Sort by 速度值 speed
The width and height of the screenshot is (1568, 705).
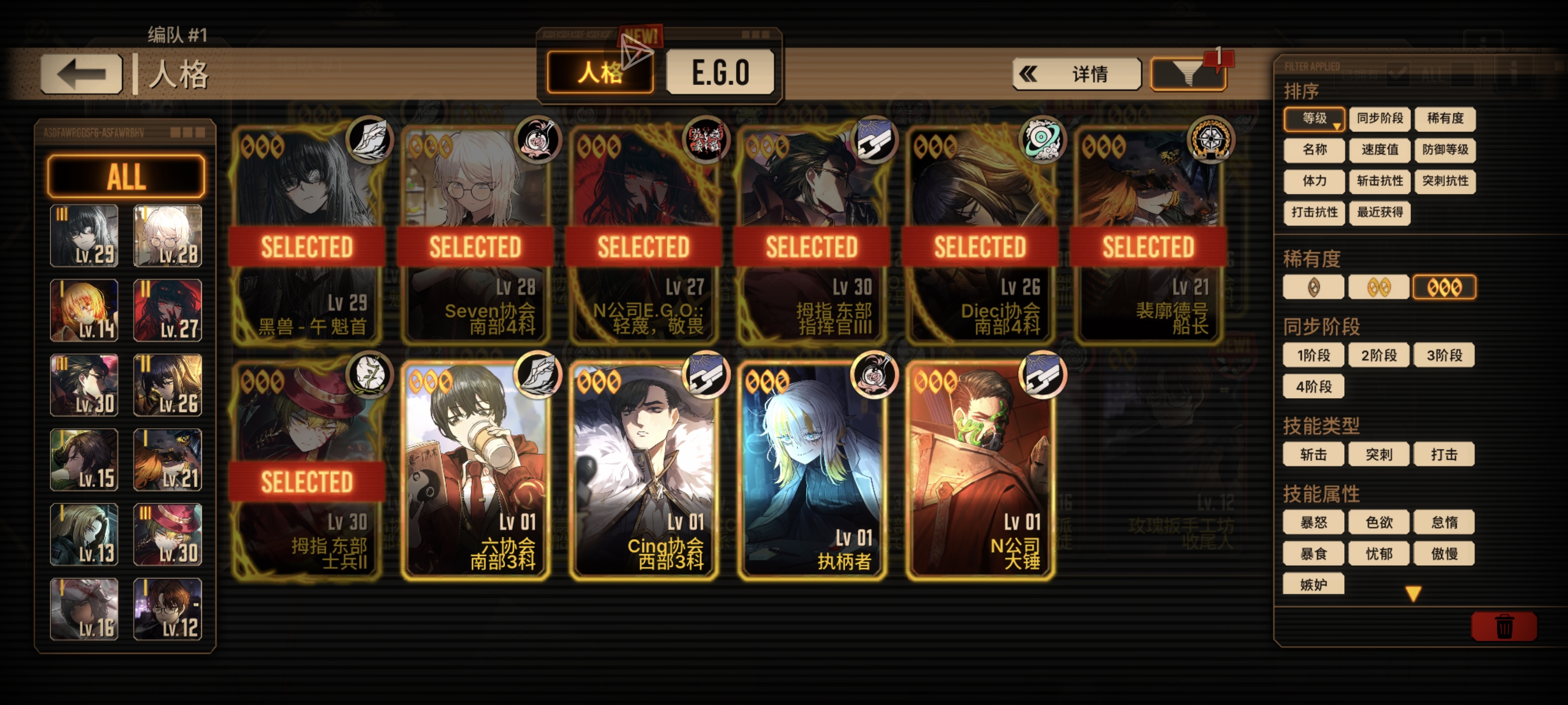point(1379,150)
